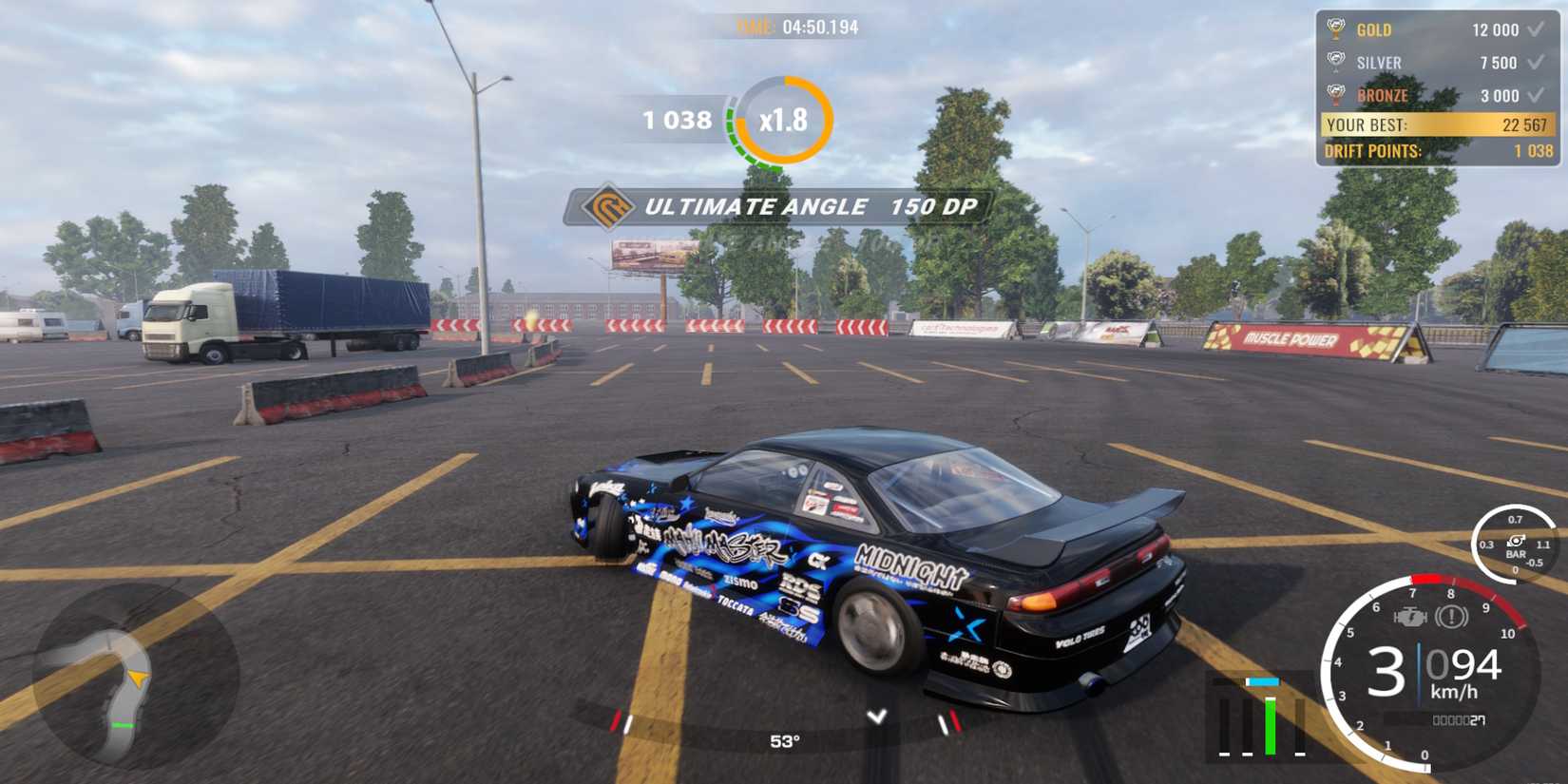The width and height of the screenshot is (1568, 784).
Task: Select the silver trophy icon
Action: click(x=1336, y=62)
